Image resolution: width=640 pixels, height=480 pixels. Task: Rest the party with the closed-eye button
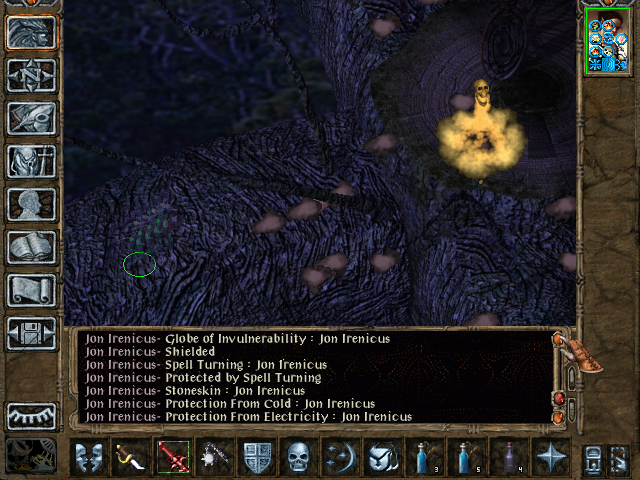click(30, 416)
